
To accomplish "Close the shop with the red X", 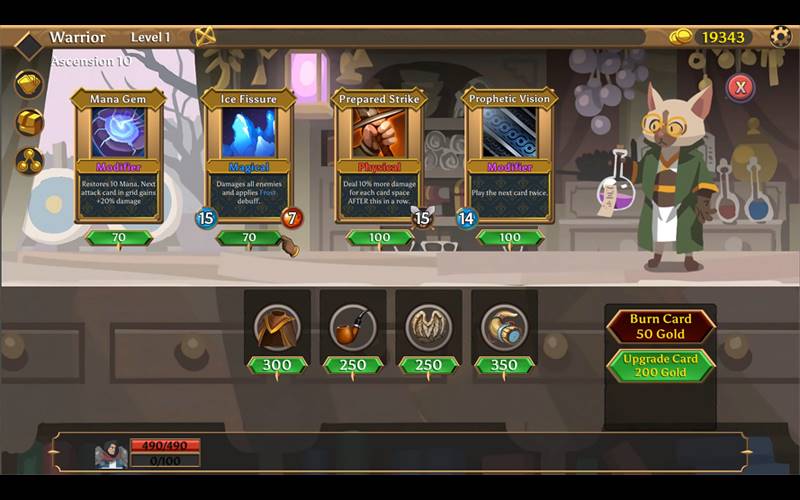I will click(740, 87).
